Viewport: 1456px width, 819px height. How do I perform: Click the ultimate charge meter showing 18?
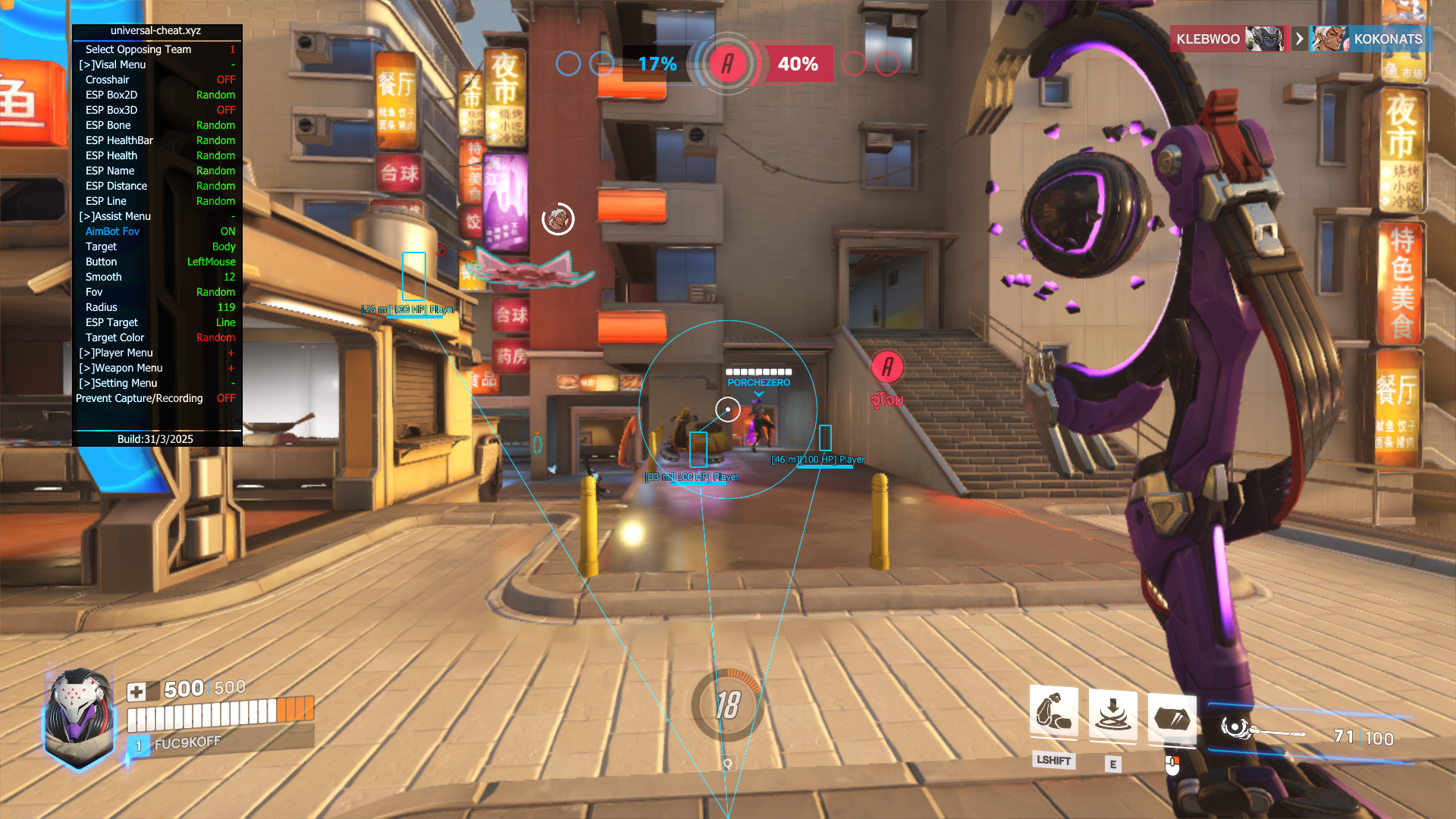[x=727, y=705]
